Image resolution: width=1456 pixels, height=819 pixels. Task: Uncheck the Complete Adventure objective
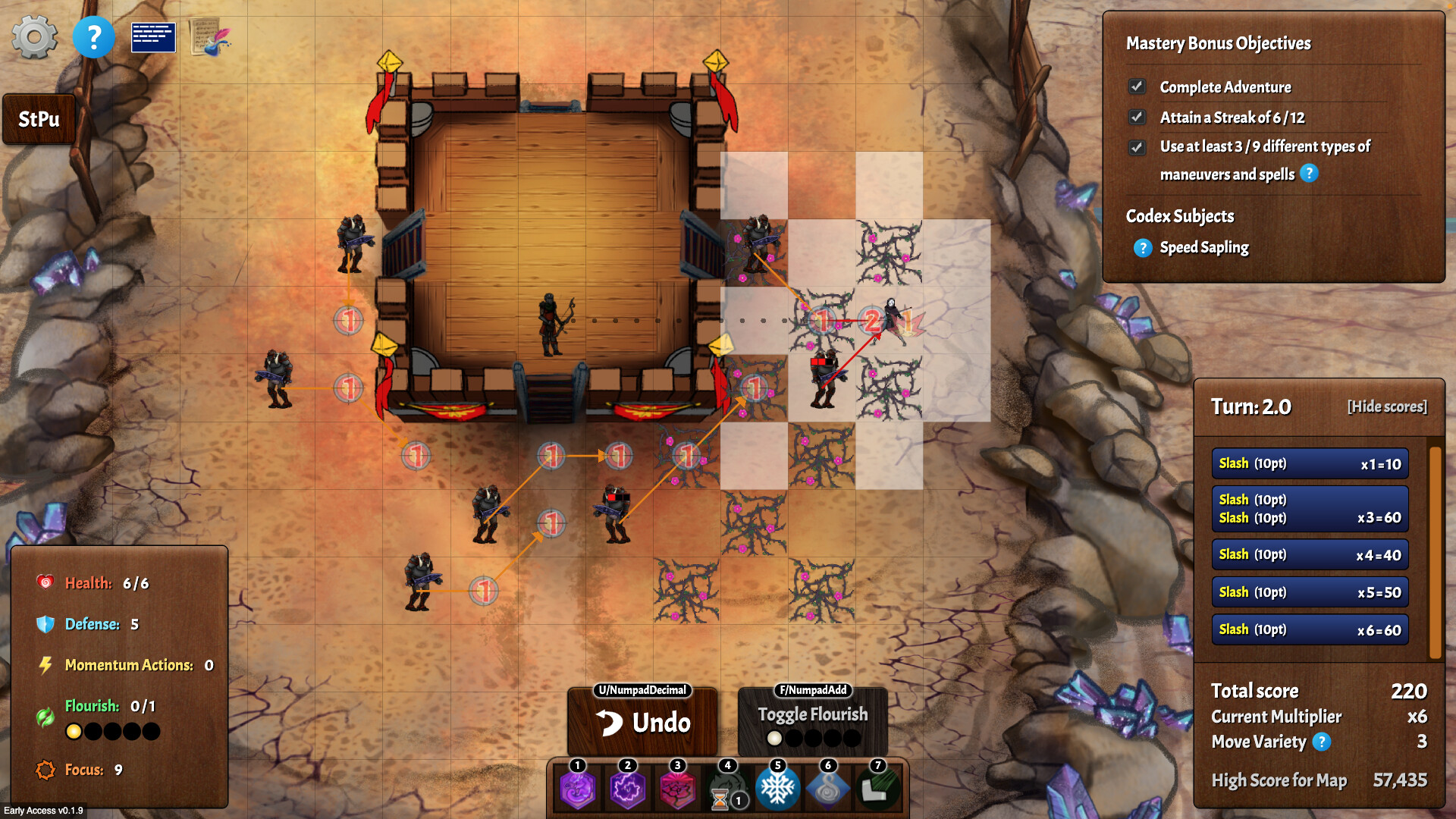(x=1136, y=86)
